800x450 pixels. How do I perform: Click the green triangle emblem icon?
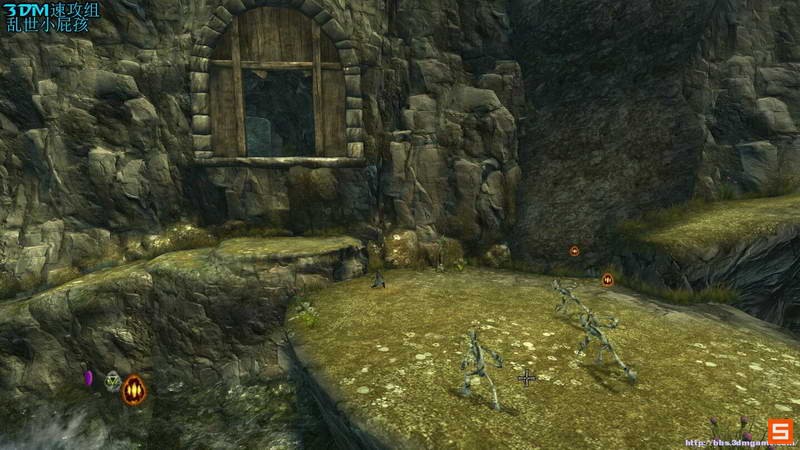[x=112, y=380]
